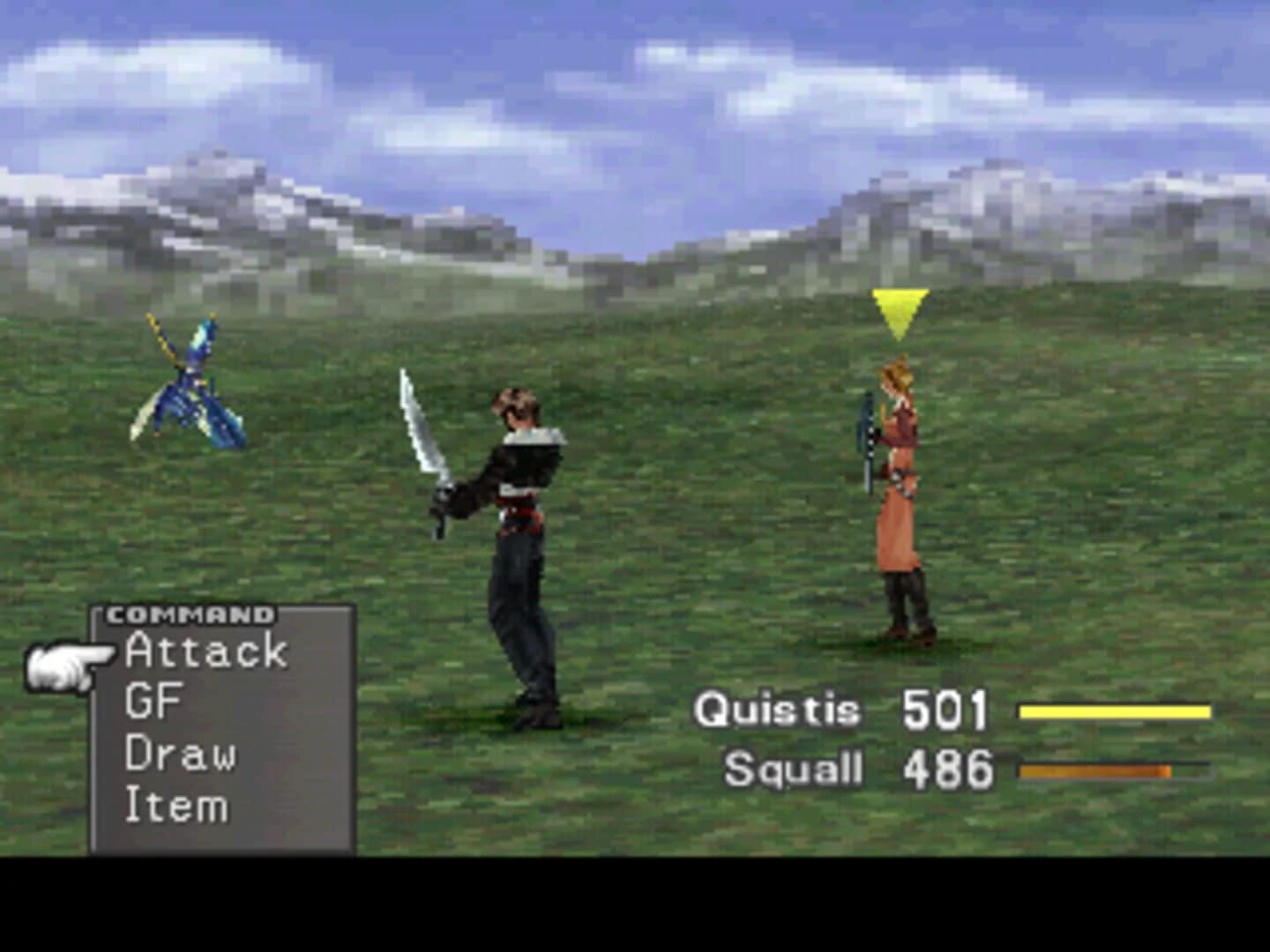The image size is (1270, 952).
Task: Select the Attack command
Action: pos(205,652)
